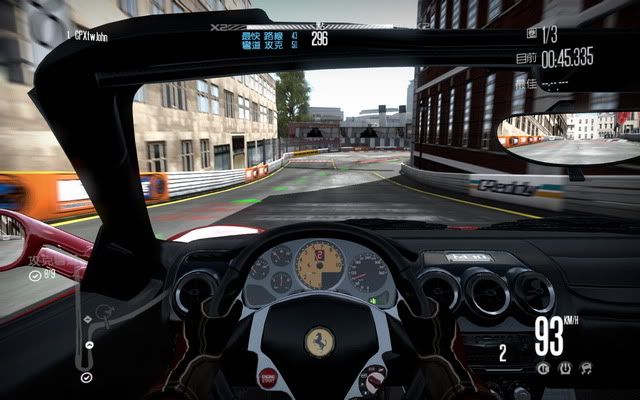The width and height of the screenshot is (640, 400).
Task: Click the checkmark marker on the minimap
Action: click(x=86, y=377)
